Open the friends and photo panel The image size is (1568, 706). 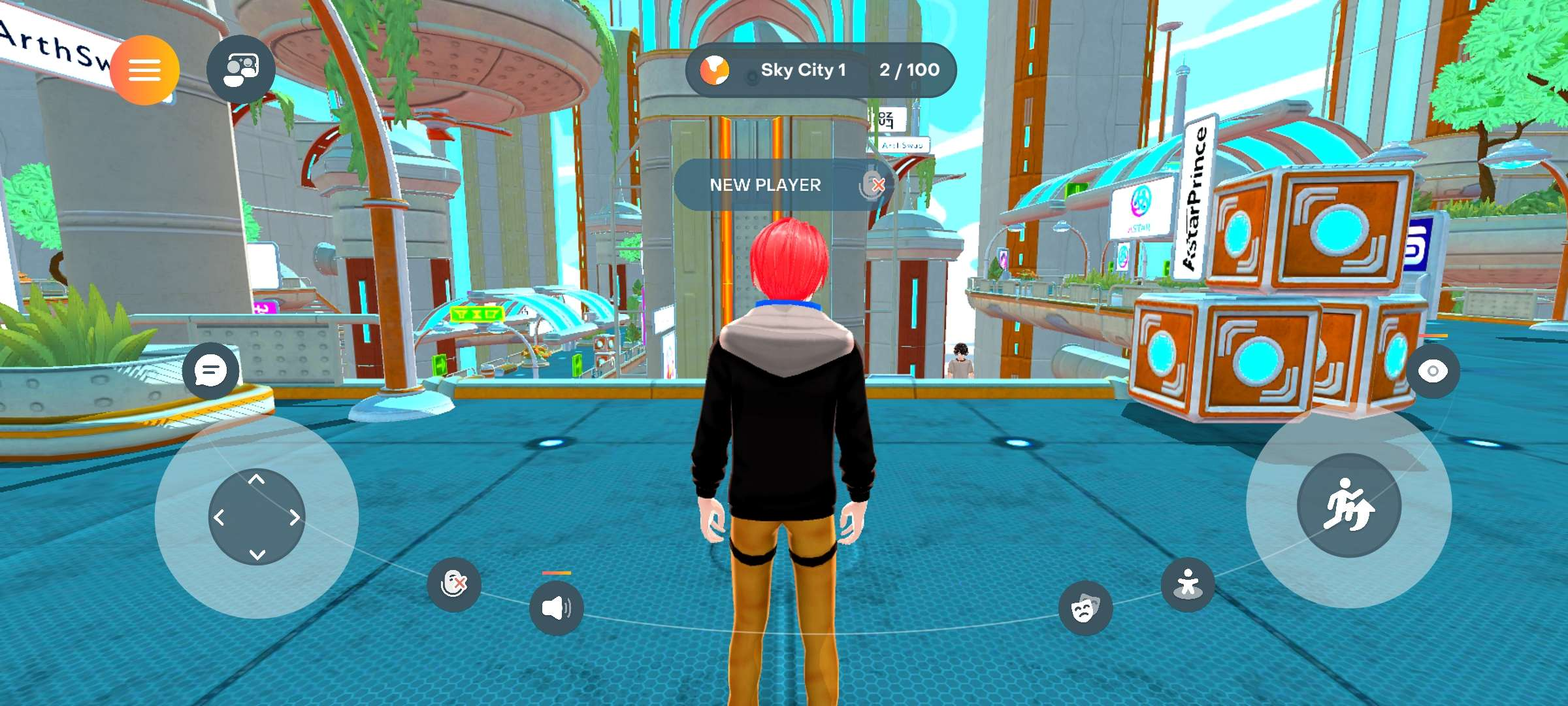click(x=241, y=69)
